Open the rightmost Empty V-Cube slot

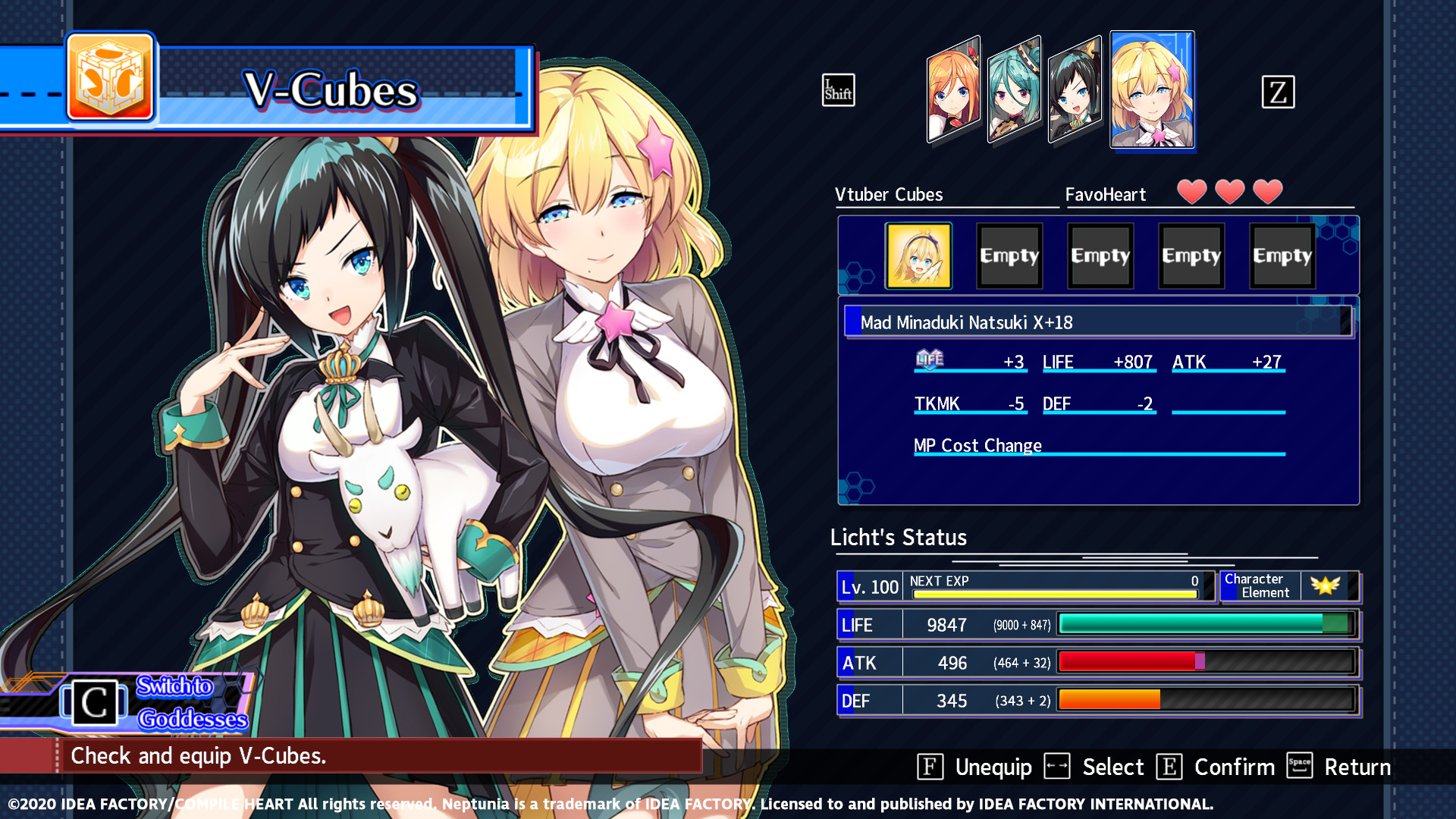pos(1282,256)
